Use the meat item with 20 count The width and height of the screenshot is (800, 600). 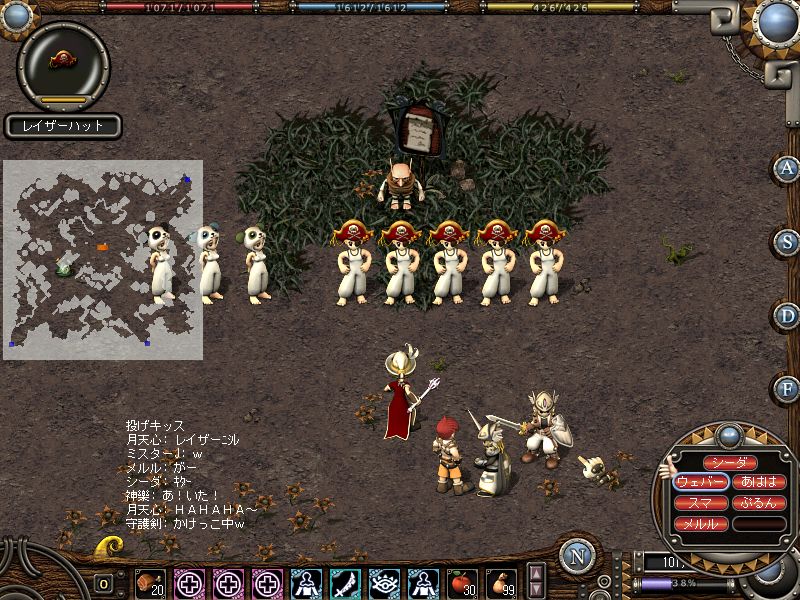click(150, 582)
